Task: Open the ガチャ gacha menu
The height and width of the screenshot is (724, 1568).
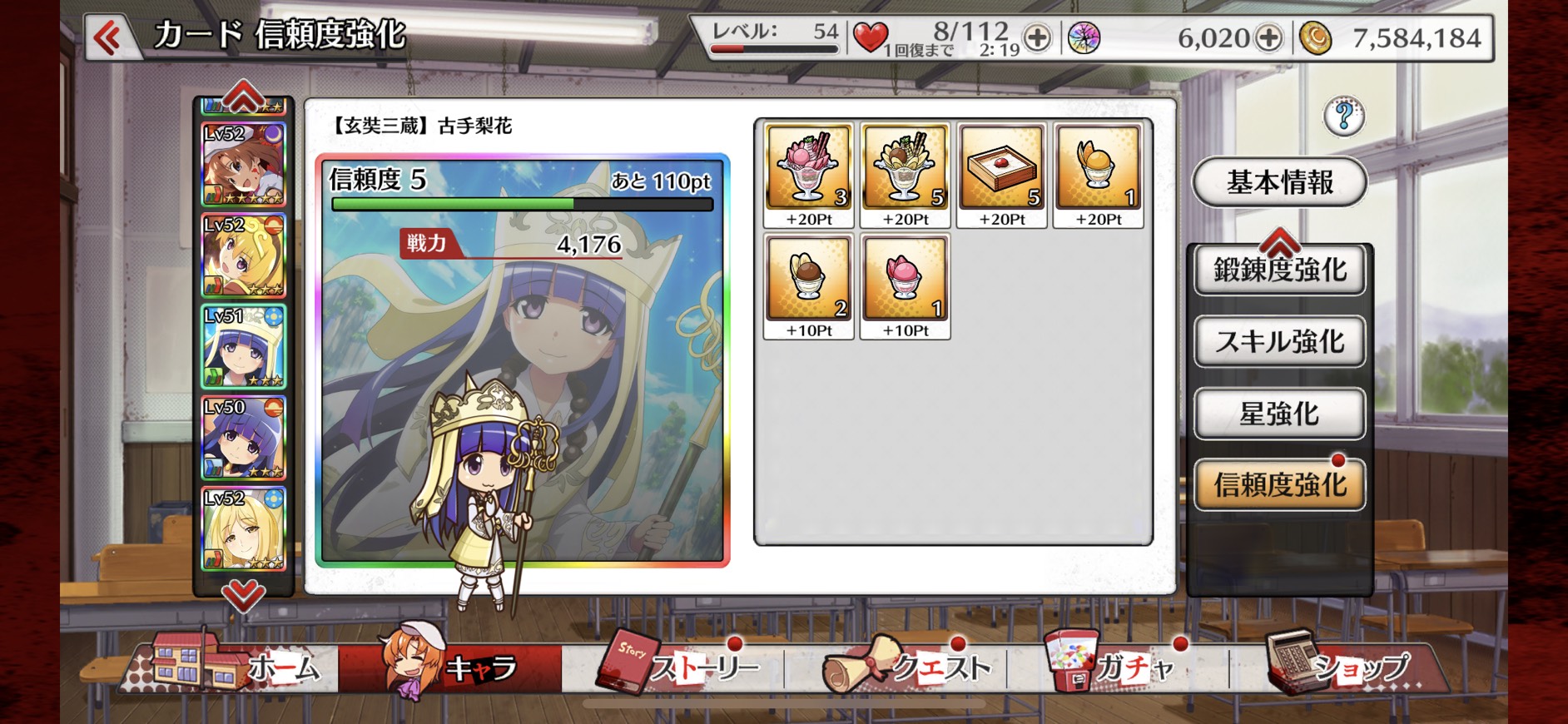Action: (x=1115, y=666)
